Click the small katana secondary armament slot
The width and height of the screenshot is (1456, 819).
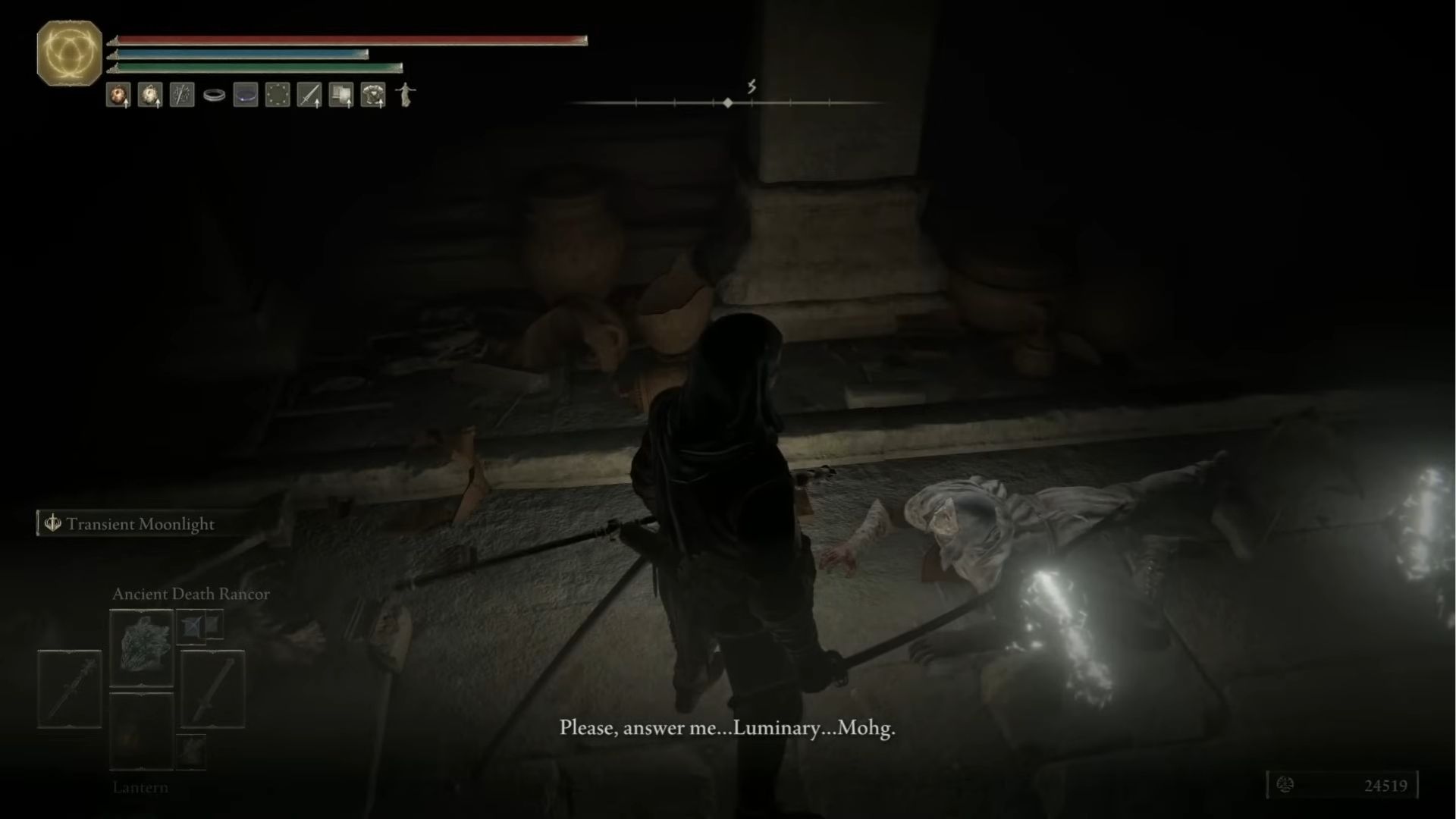(190, 752)
